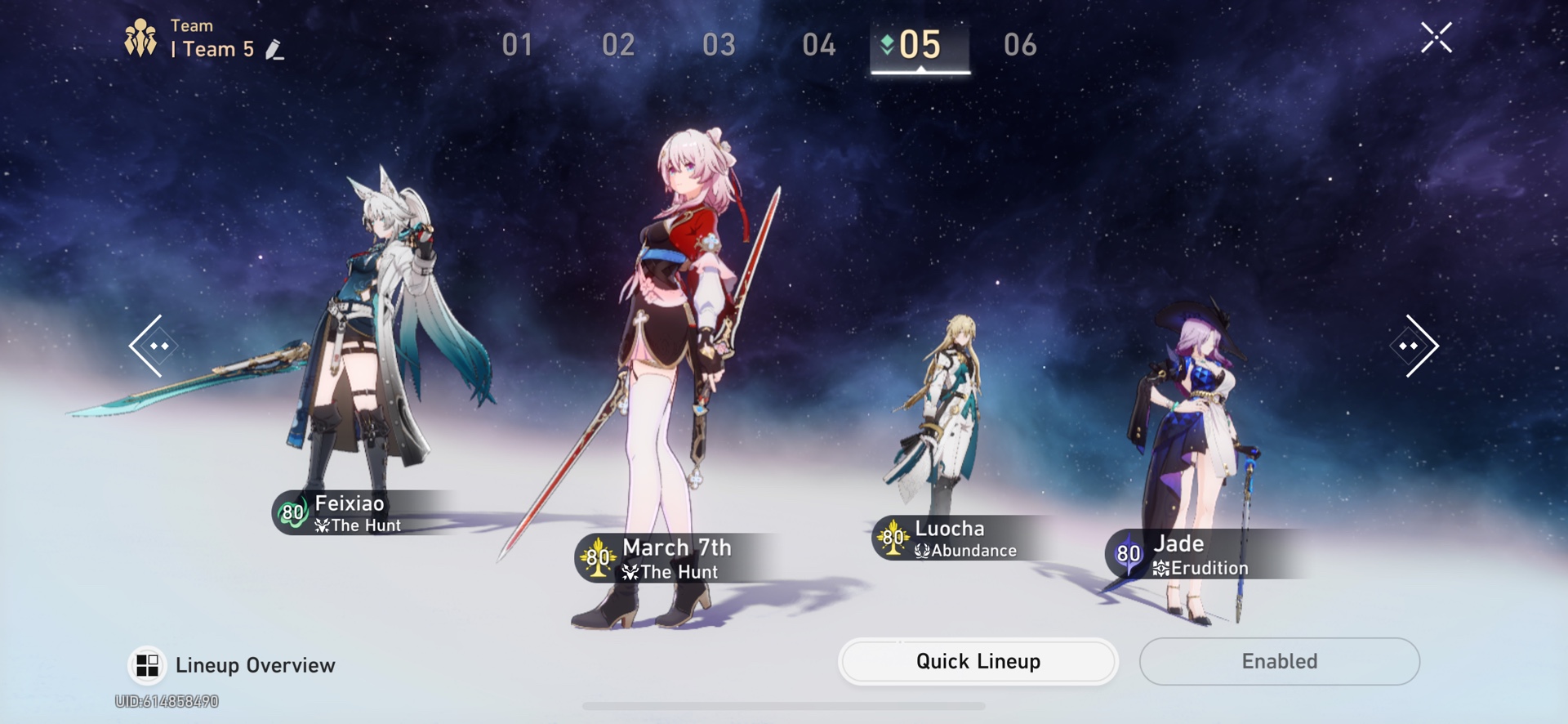Select the Abundance path icon next to Luocha

click(x=921, y=551)
